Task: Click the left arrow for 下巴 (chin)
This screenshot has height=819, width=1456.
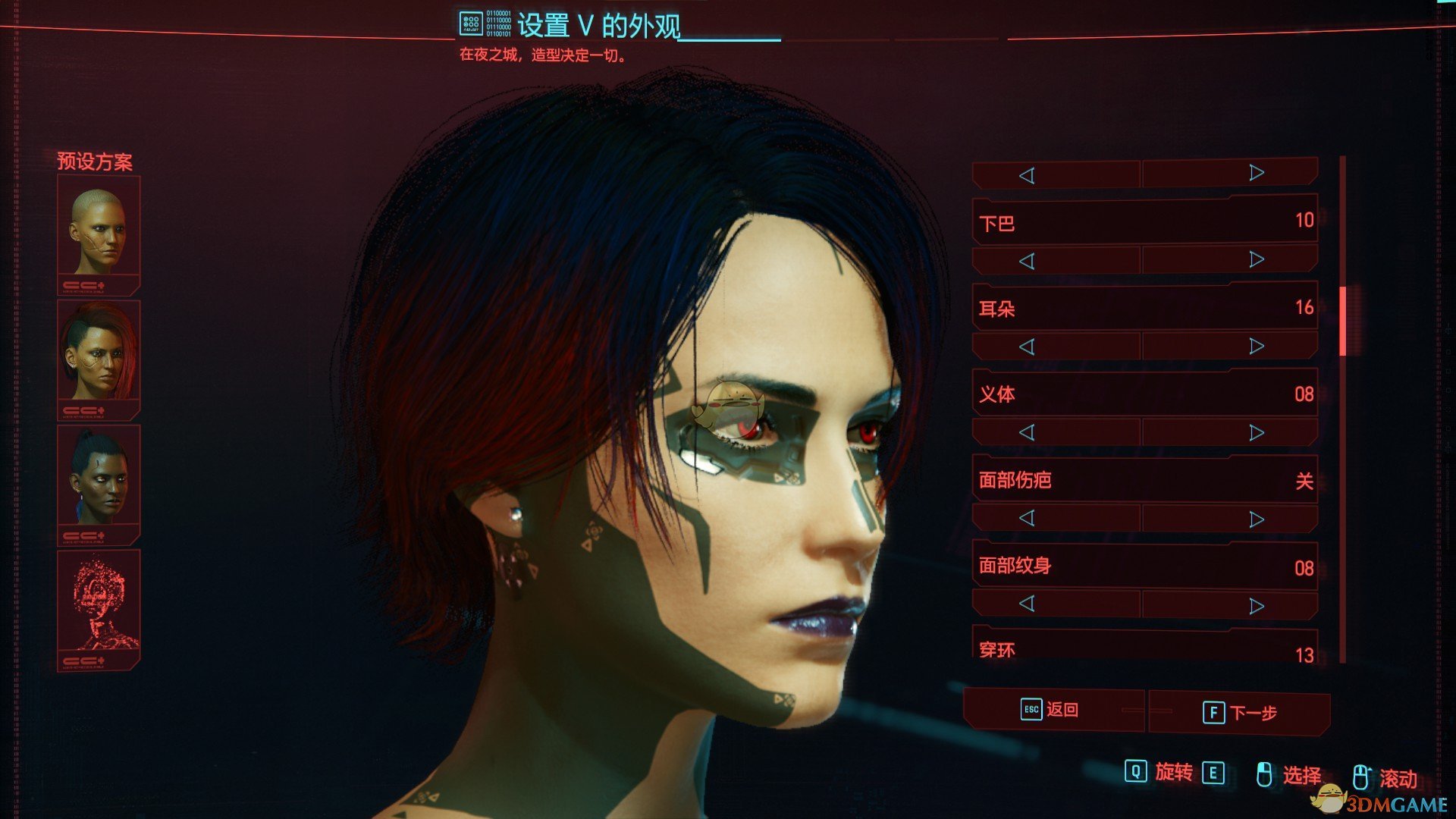Action: pyautogui.click(x=1027, y=261)
